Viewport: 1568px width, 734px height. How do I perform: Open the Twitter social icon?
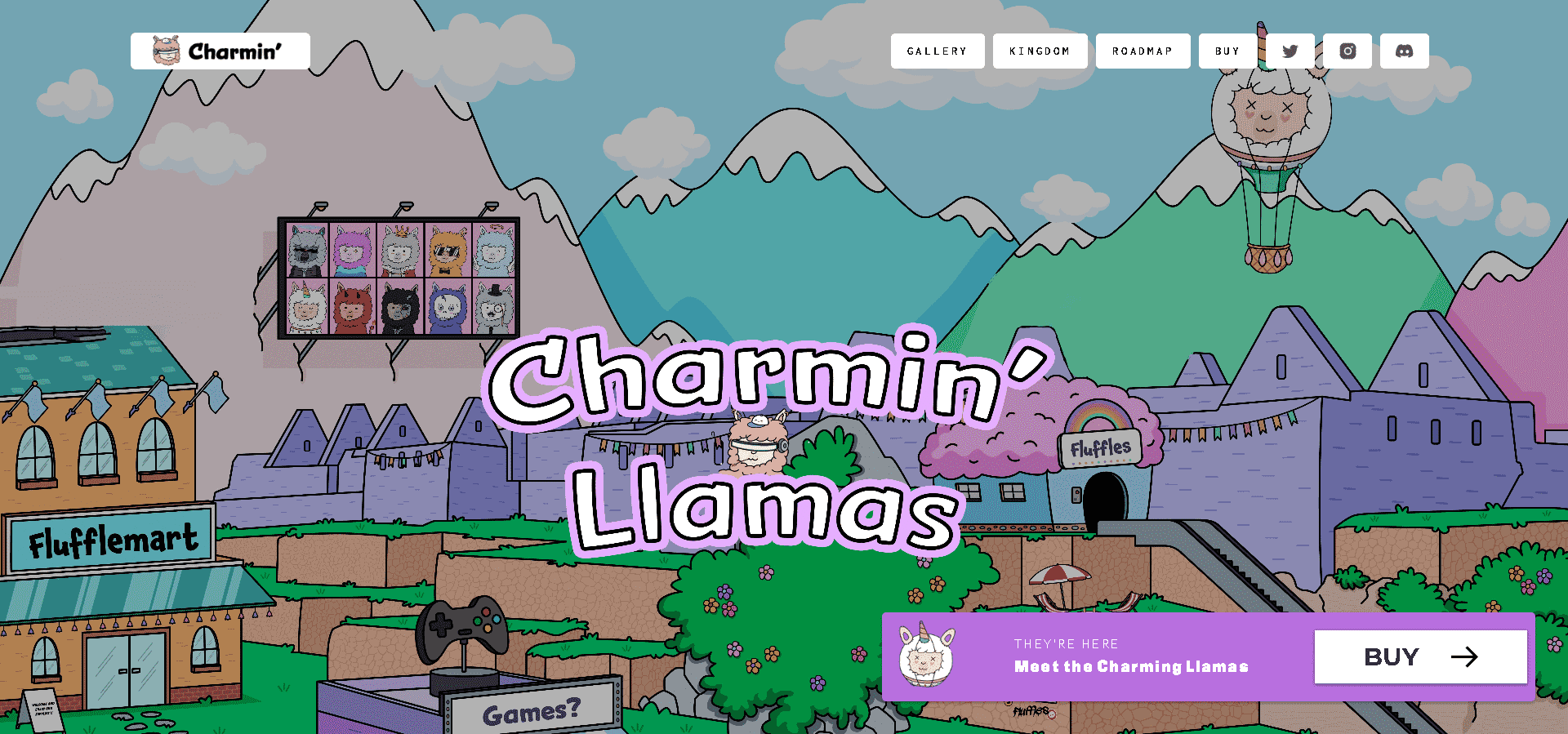click(x=1290, y=51)
